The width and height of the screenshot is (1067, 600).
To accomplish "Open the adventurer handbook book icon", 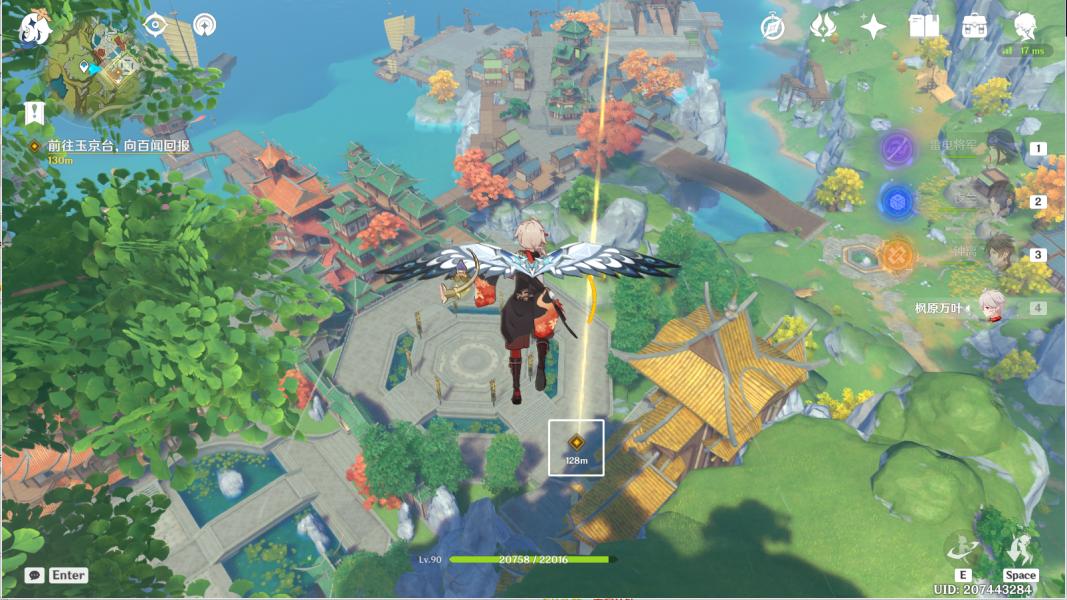I will tap(924, 27).
